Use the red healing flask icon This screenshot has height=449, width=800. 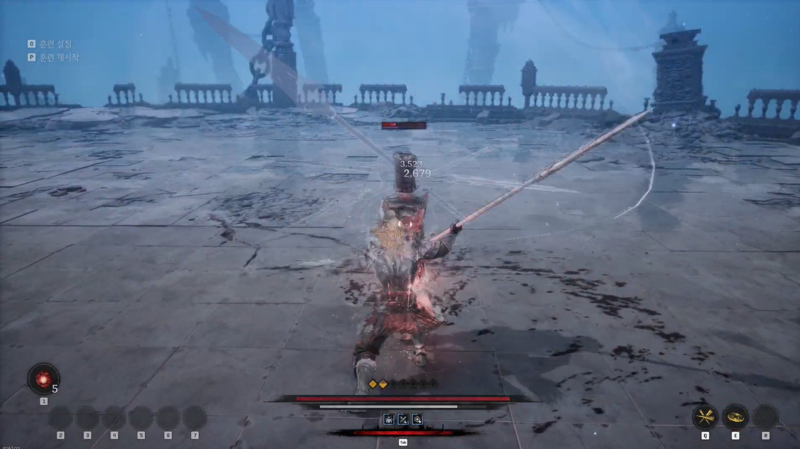(x=43, y=379)
